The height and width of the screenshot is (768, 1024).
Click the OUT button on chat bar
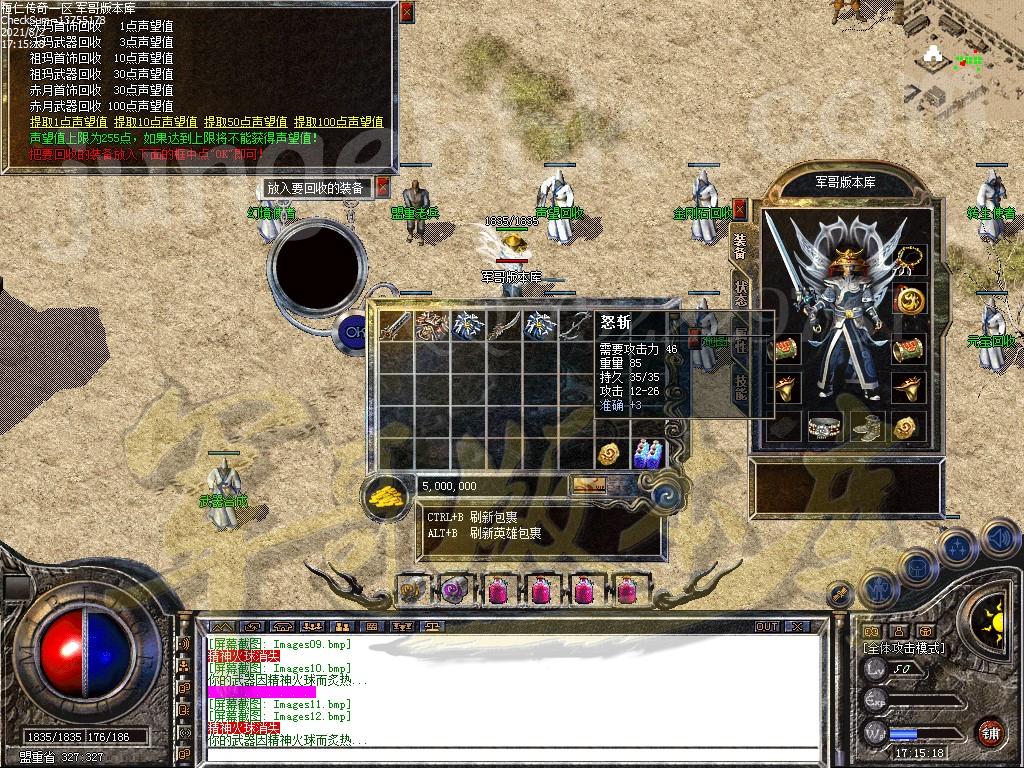point(766,626)
